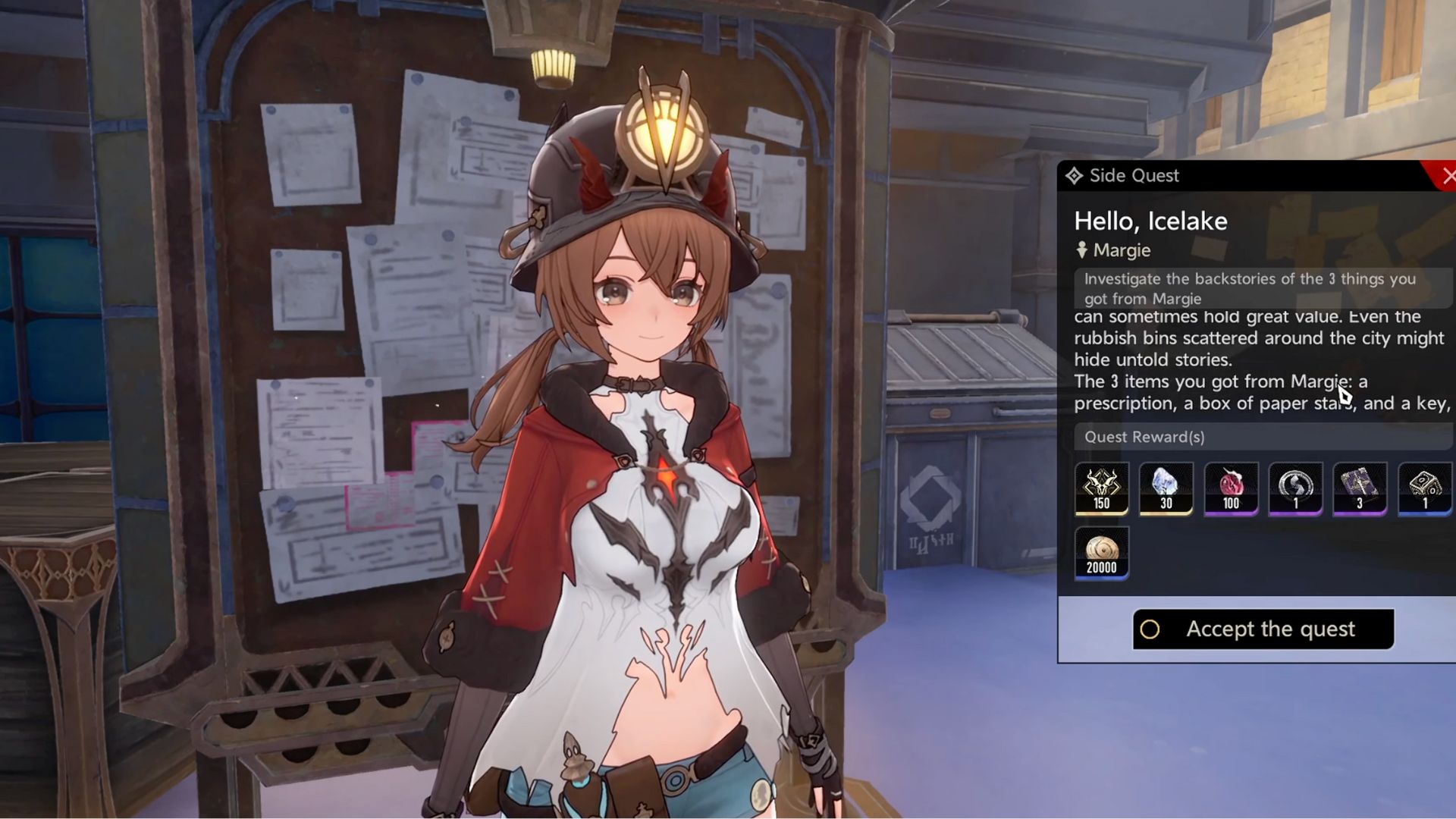Select the shell currency reward worth 20000
Viewport: 1456px width, 819px height.
[x=1101, y=552]
